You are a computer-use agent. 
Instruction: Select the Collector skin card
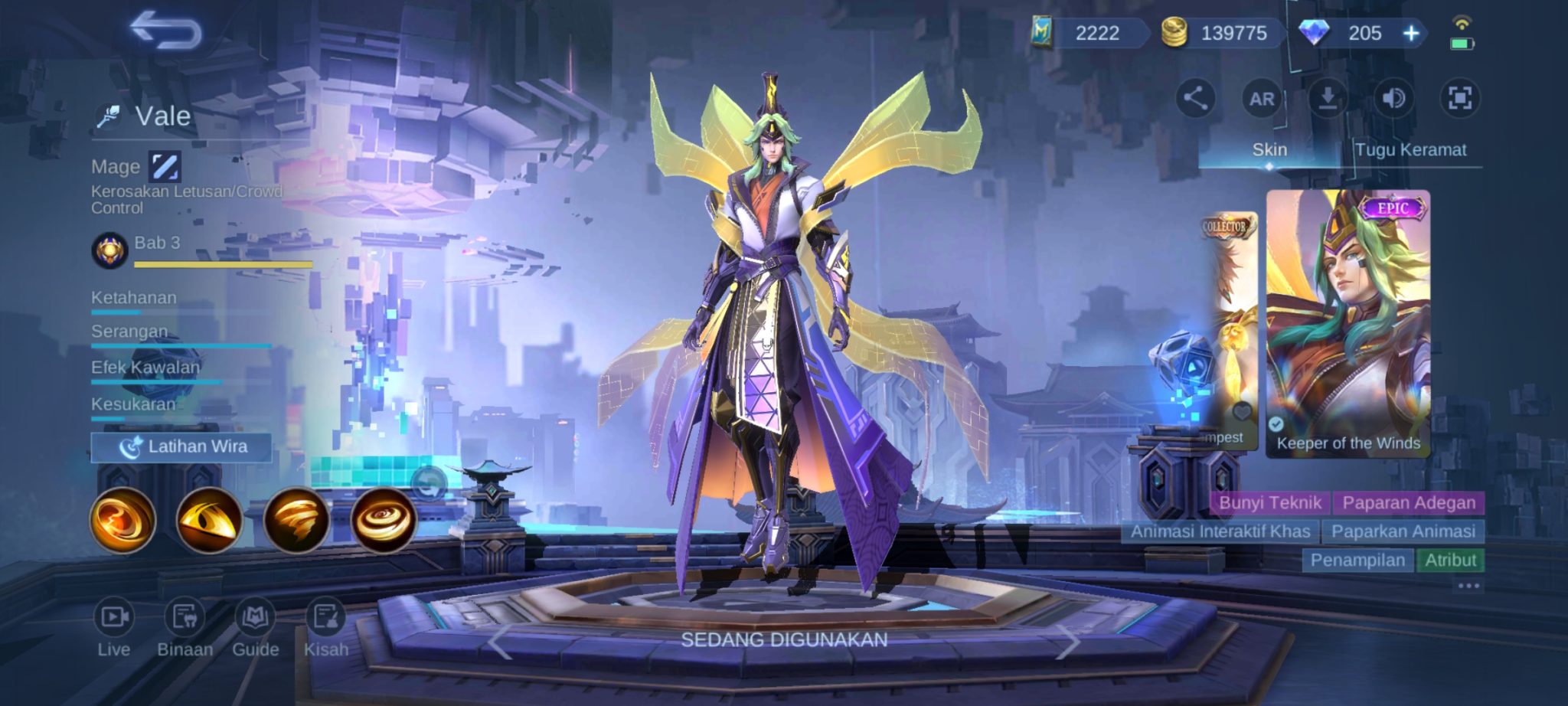point(1230,331)
